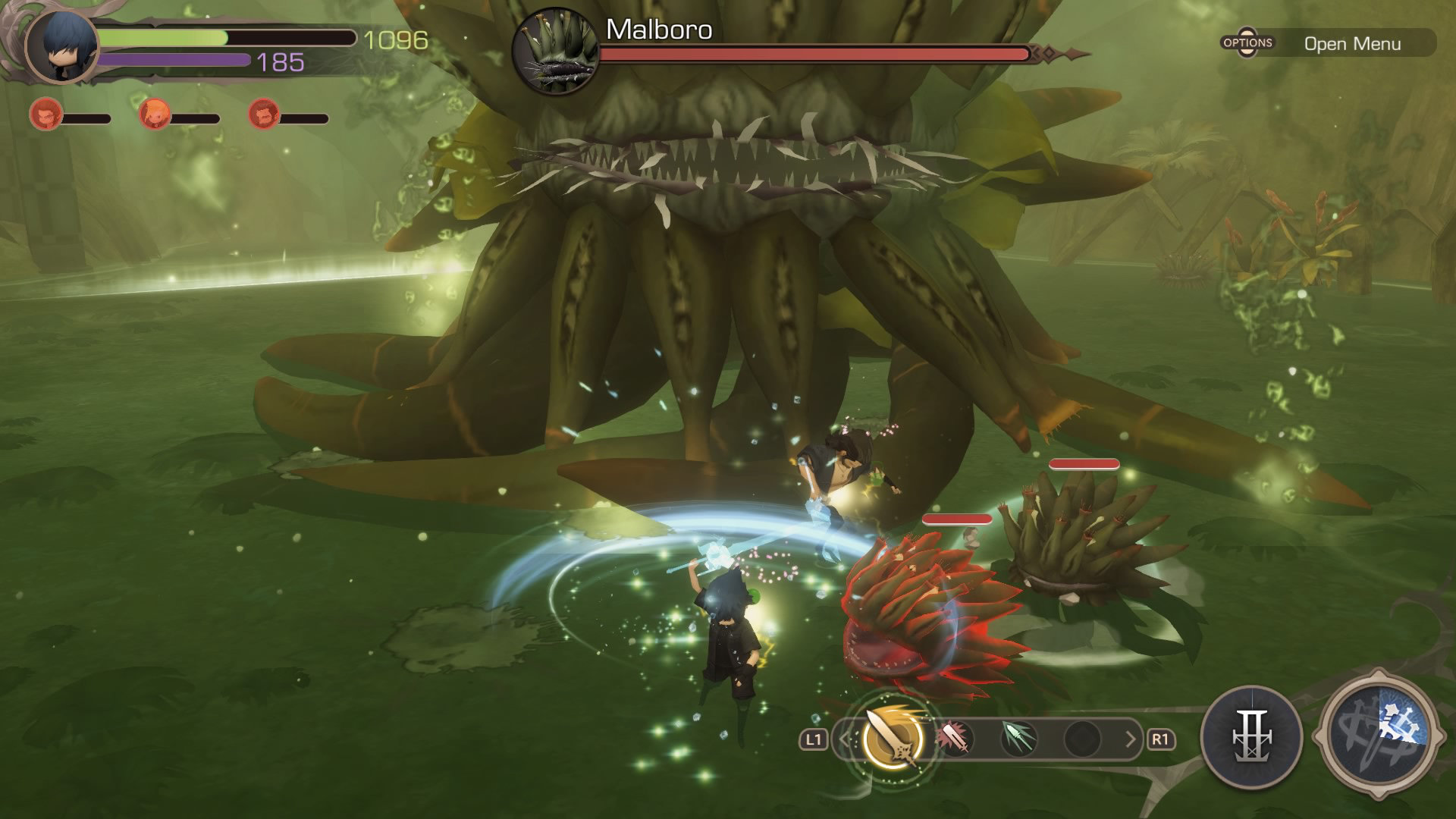Image resolution: width=1456 pixels, height=819 pixels.
Task: Cycle weapons with the left arrow
Action: tap(844, 739)
